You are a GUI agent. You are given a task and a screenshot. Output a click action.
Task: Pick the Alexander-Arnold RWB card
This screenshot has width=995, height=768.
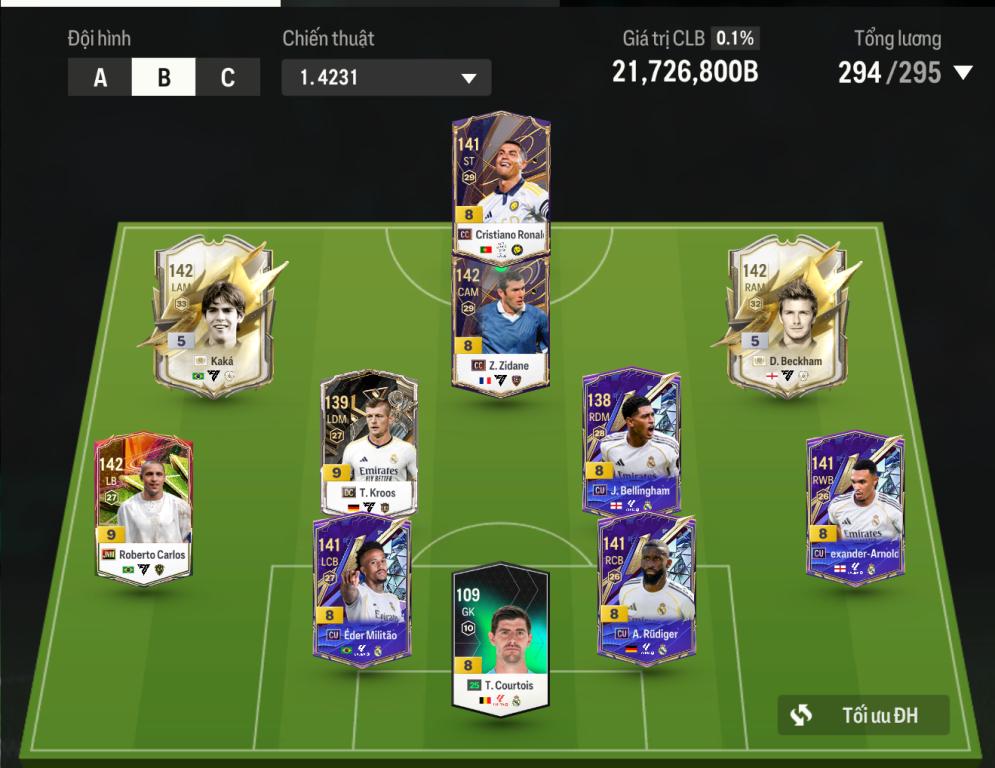855,503
